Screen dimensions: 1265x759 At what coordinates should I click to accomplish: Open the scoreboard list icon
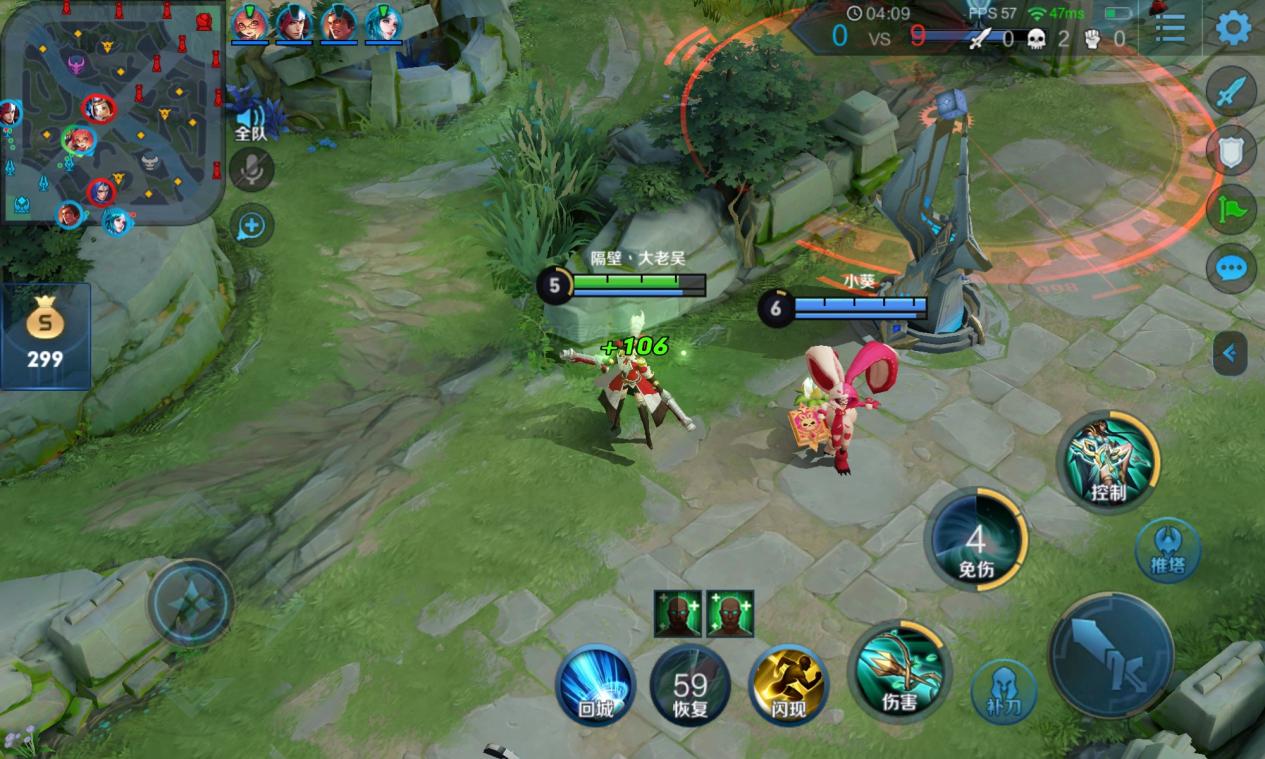[1169, 28]
